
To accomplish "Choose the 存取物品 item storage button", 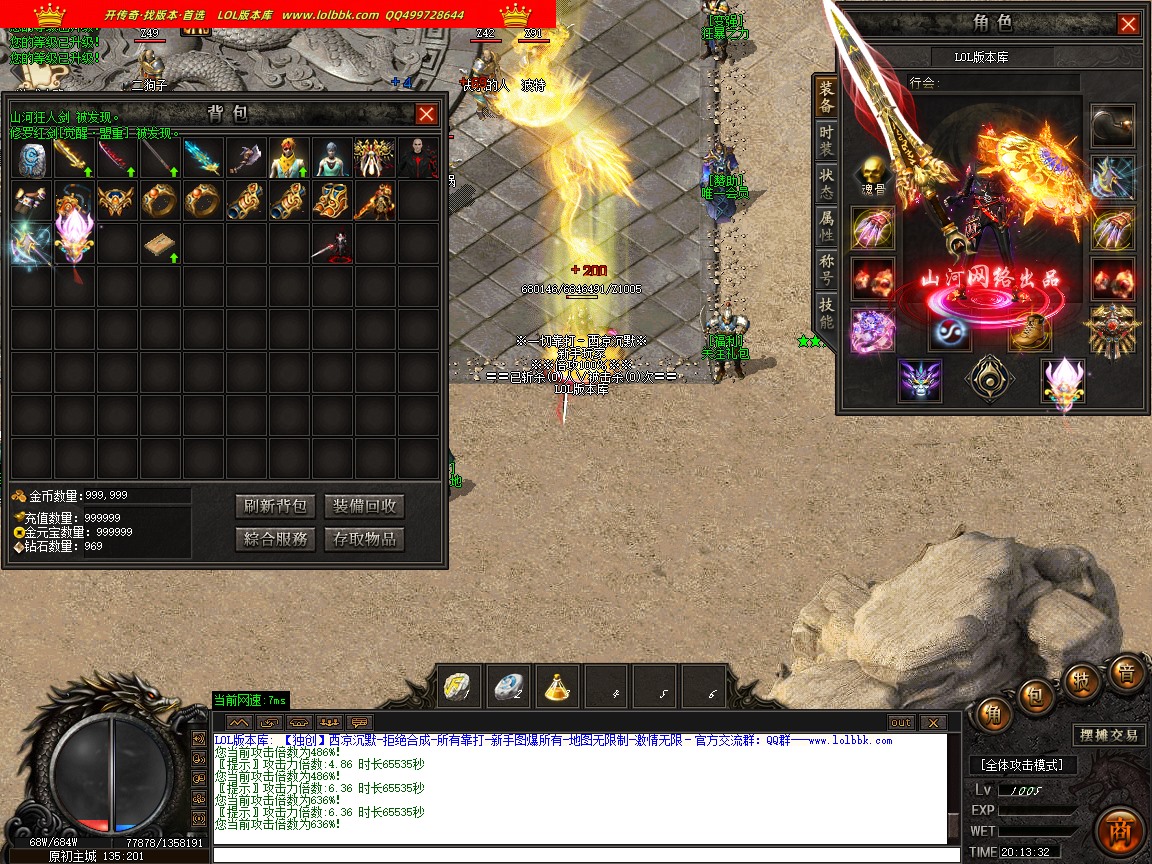I will tap(365, 539).
